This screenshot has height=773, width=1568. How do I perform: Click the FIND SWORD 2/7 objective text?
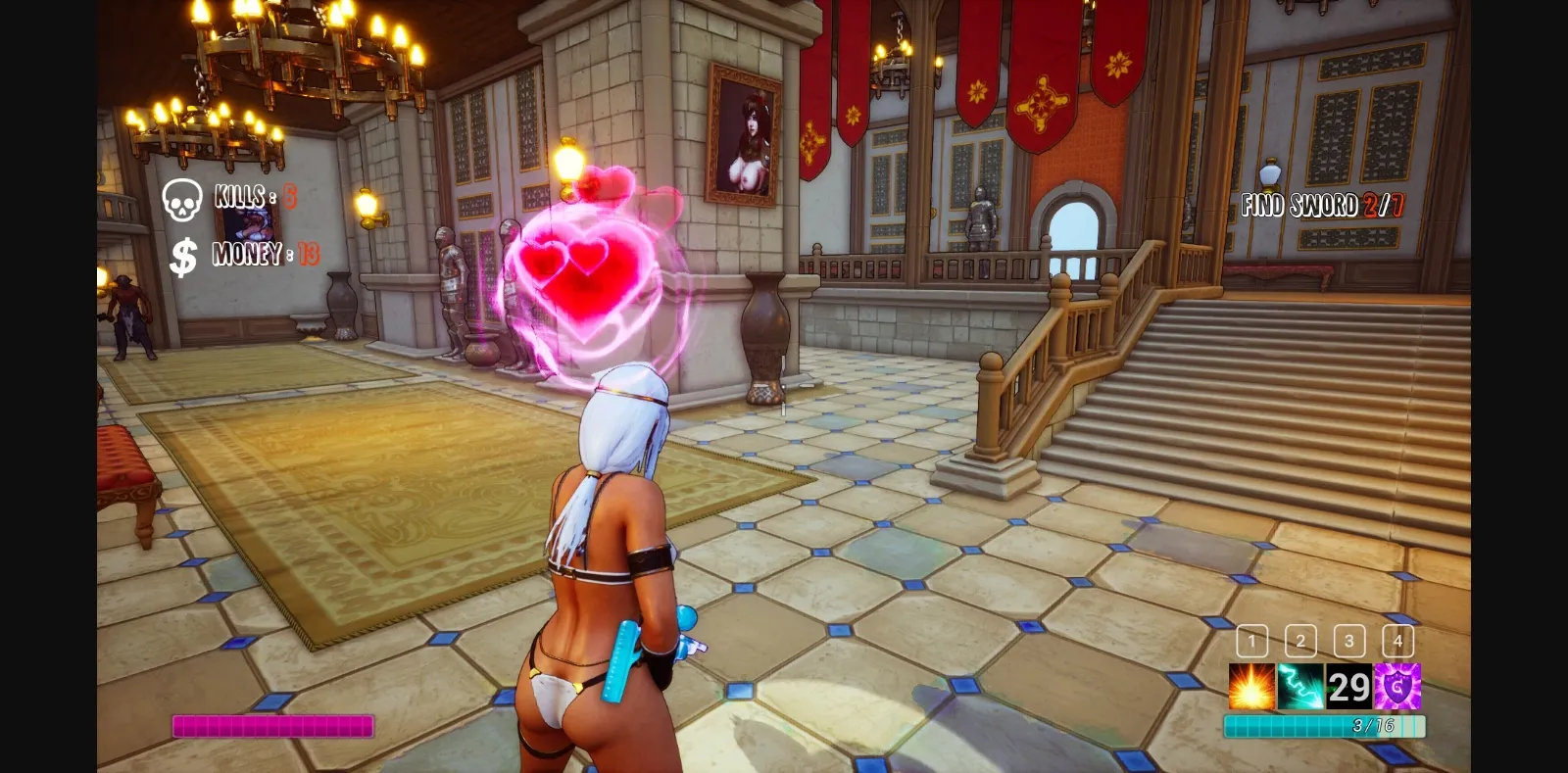pos(1323,205)
